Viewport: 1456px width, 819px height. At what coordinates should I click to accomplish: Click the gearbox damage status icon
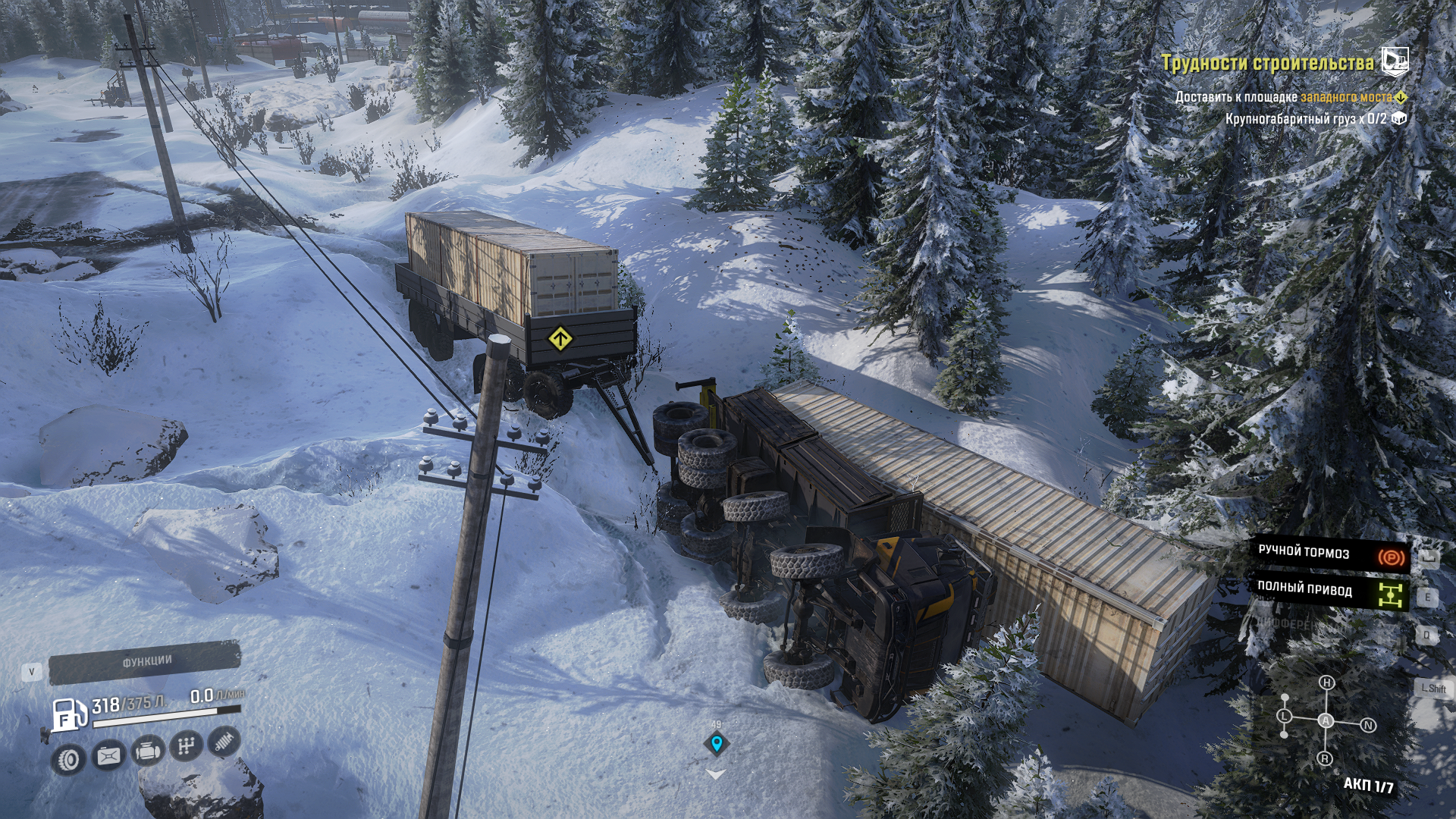click(186, 747)
